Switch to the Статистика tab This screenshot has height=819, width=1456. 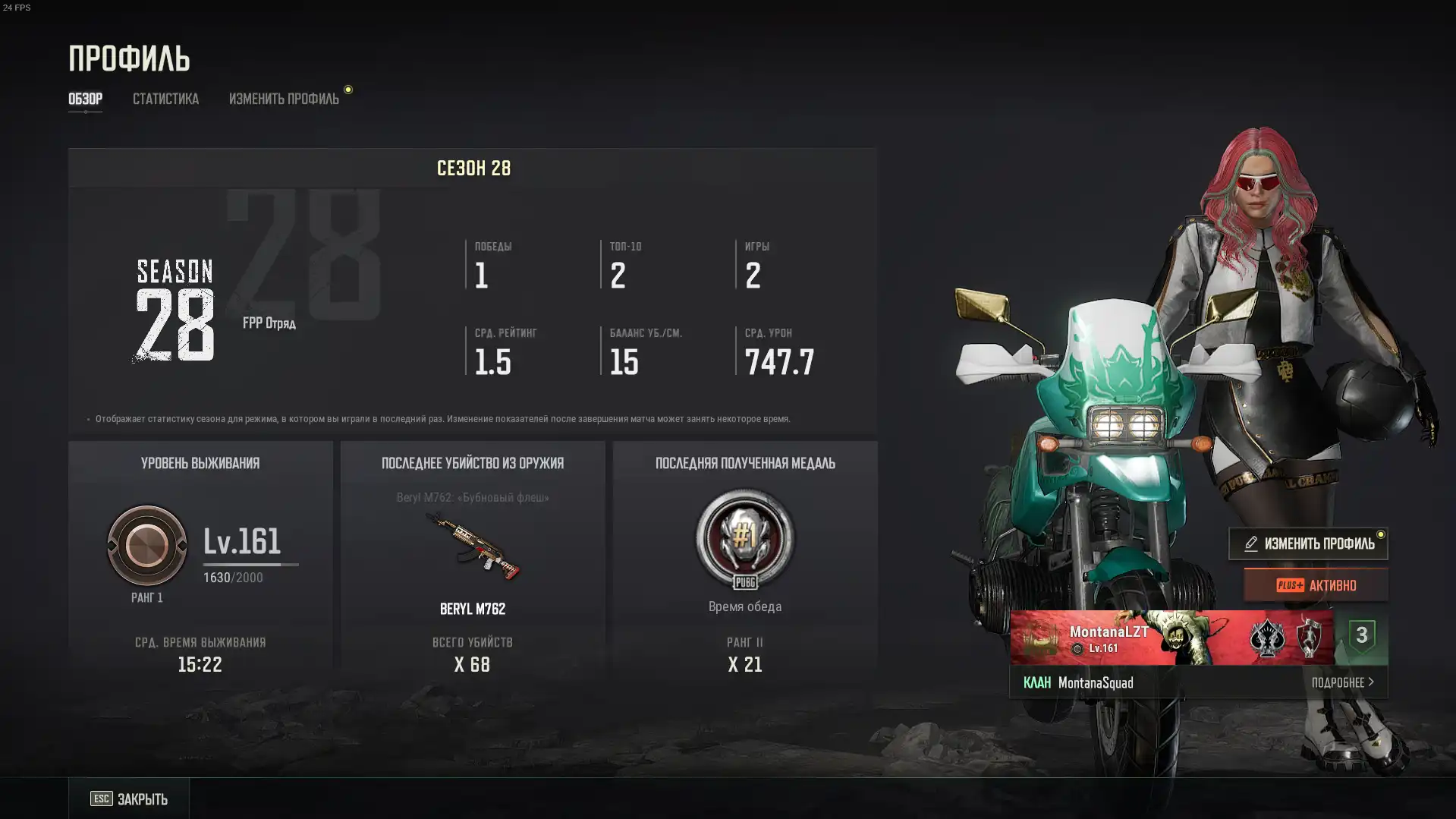point(165,99)
